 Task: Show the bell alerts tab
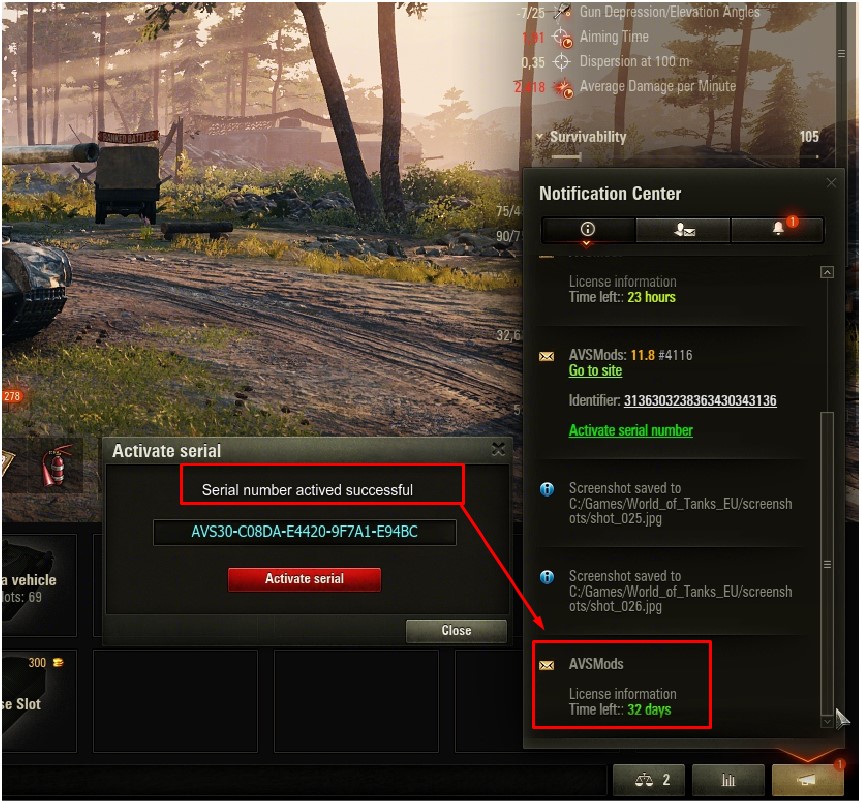click(x=778, y=230)
